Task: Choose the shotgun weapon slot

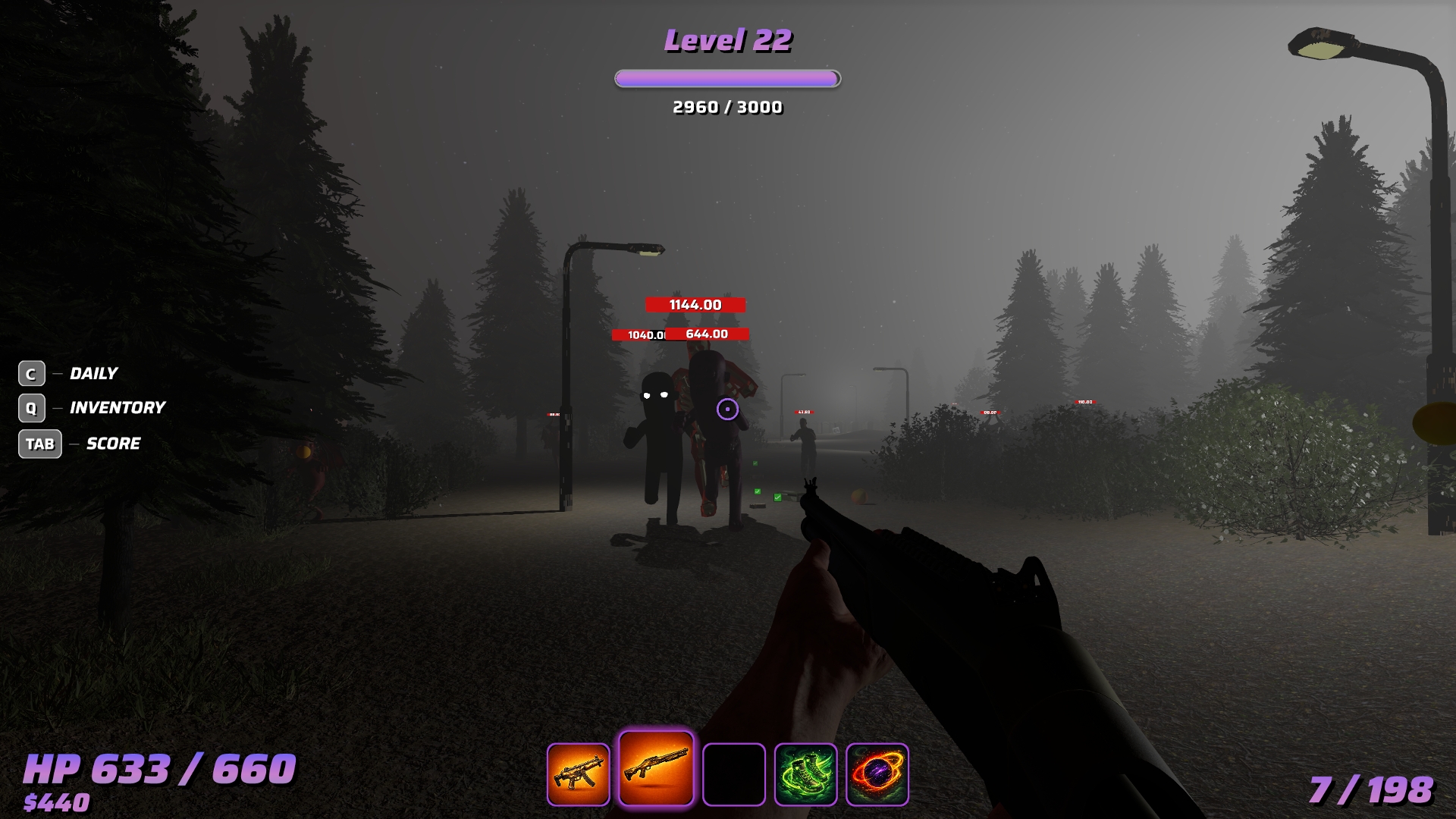Action: pos(656,769)
